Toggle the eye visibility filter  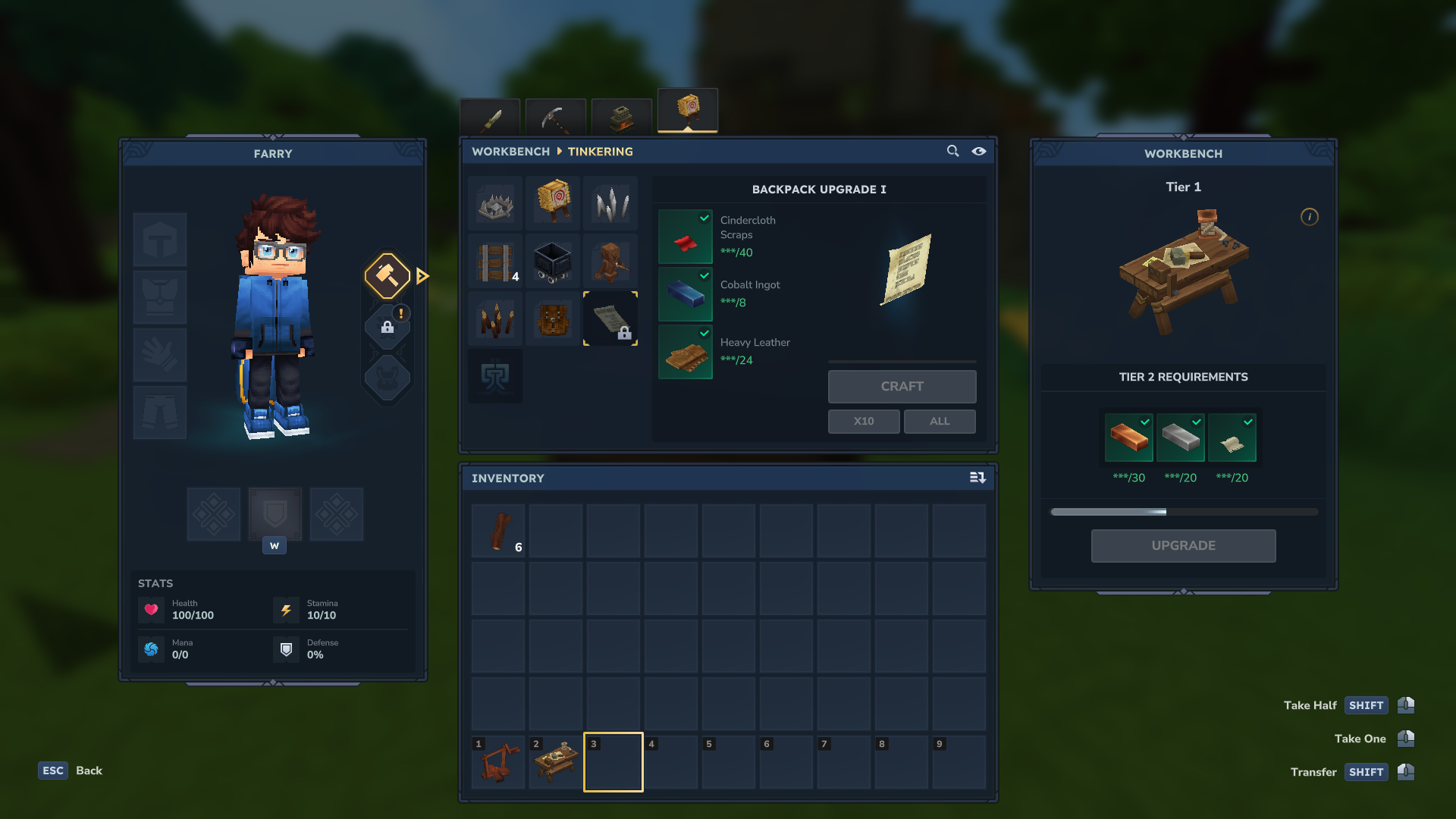(x=979, y=152)
